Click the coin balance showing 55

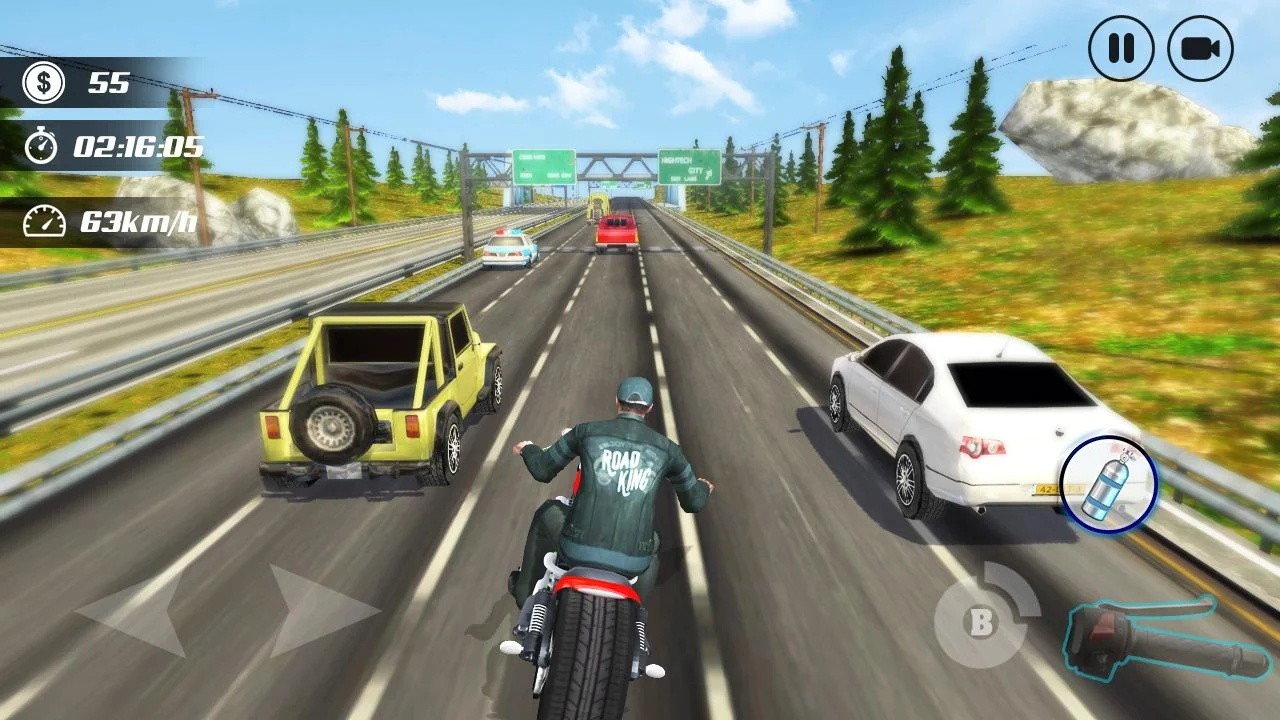coord(110,83)
